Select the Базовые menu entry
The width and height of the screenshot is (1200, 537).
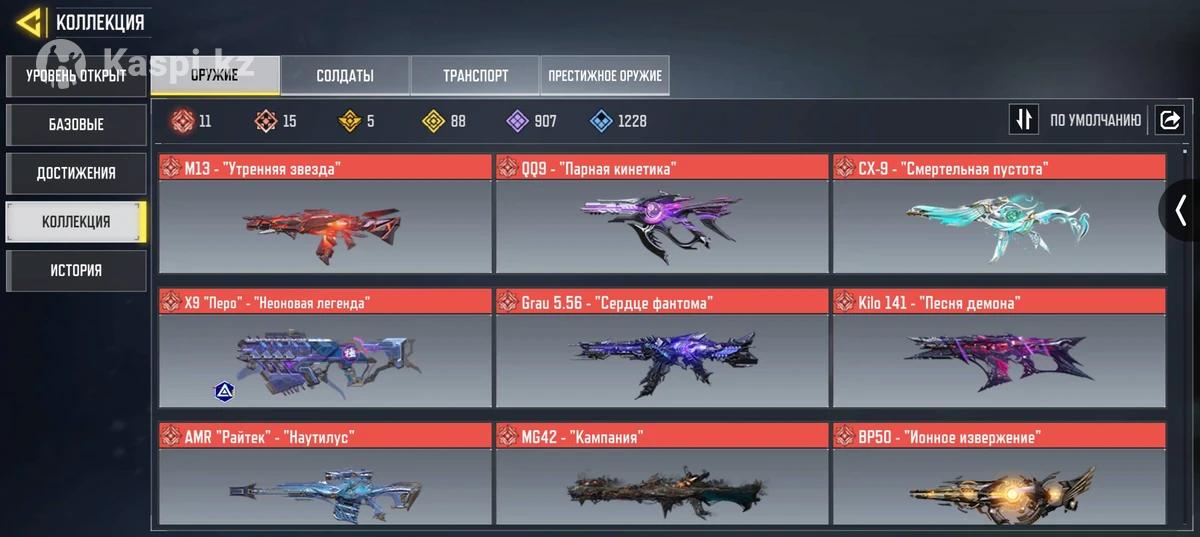pyautogui.click(x=76, y=125)
